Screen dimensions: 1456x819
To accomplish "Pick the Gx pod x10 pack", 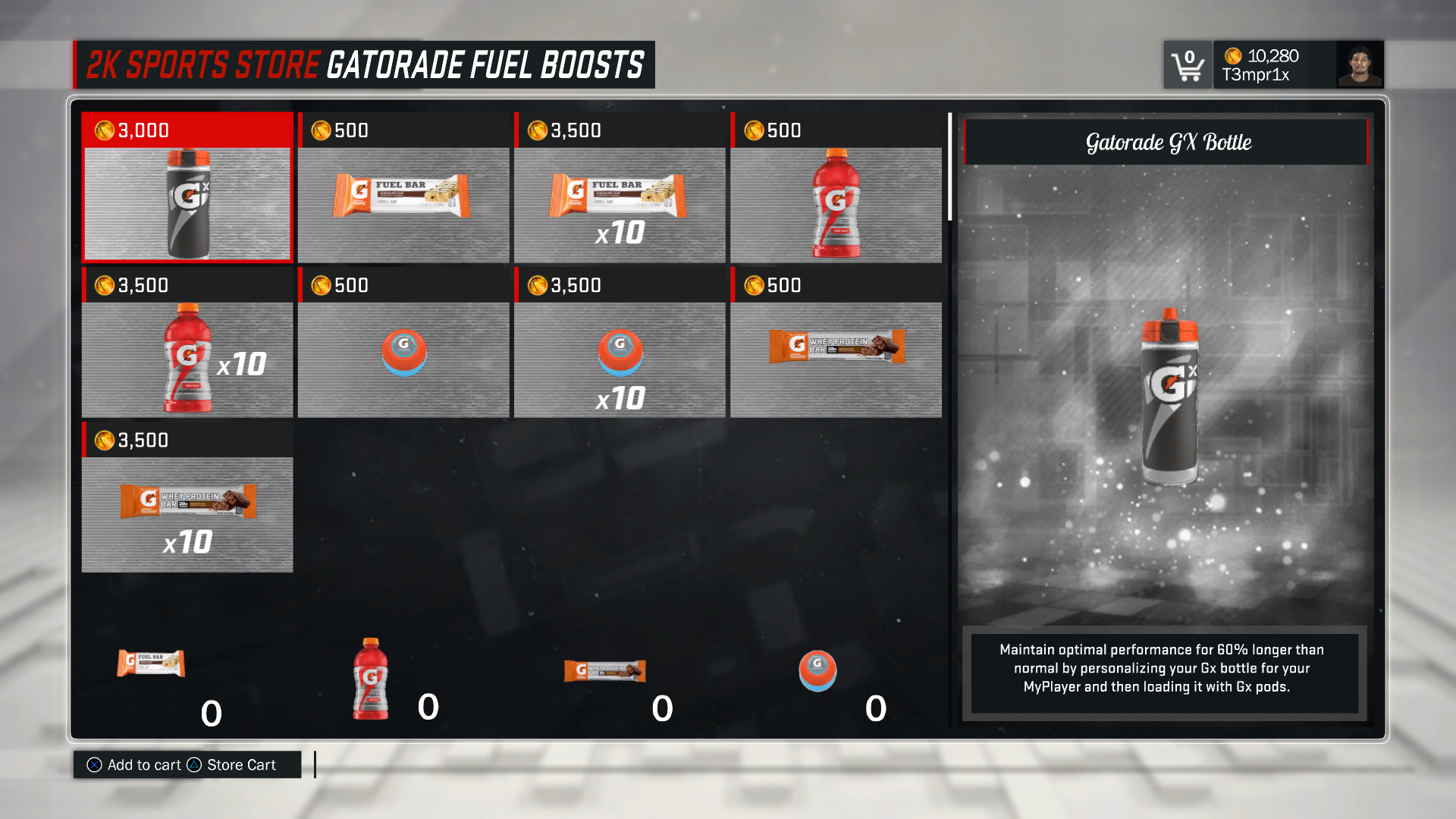I will point(620,343).
